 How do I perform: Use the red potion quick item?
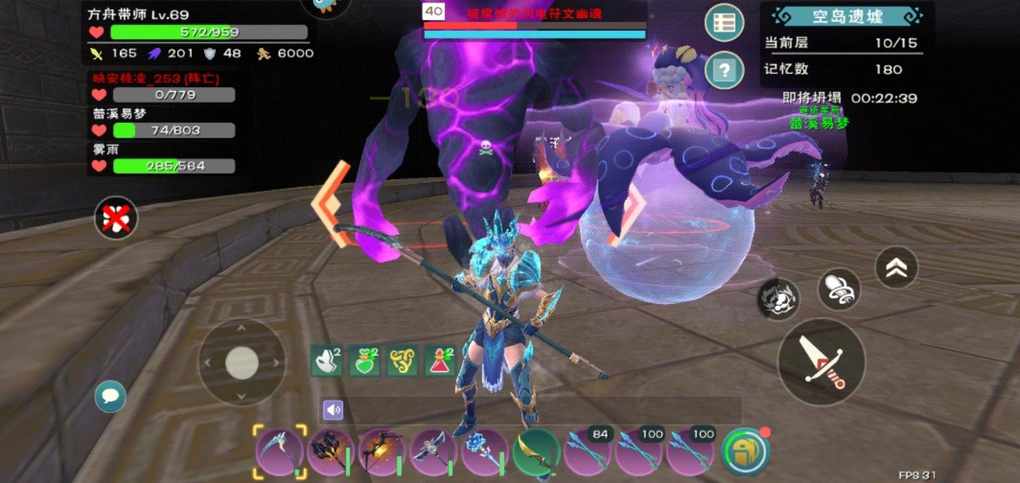[x=441, y=361]
